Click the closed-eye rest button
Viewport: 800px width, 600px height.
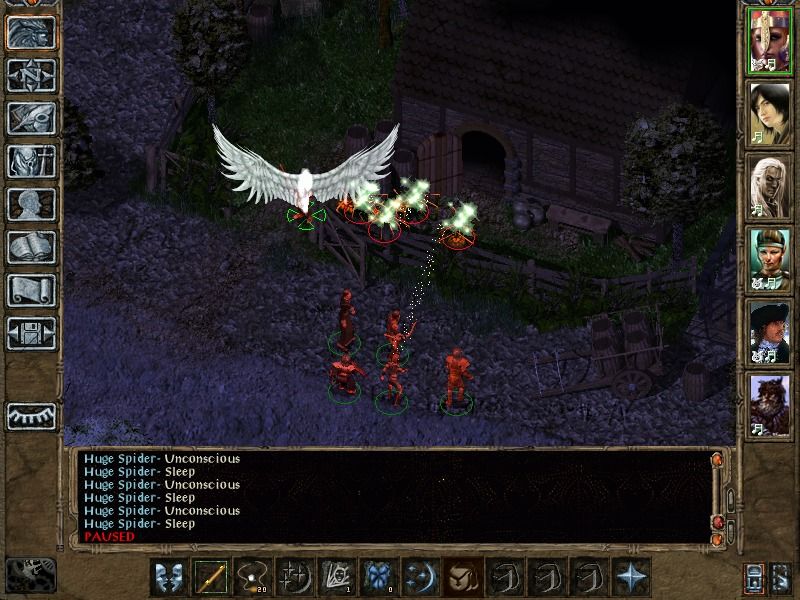click(31, 415)
